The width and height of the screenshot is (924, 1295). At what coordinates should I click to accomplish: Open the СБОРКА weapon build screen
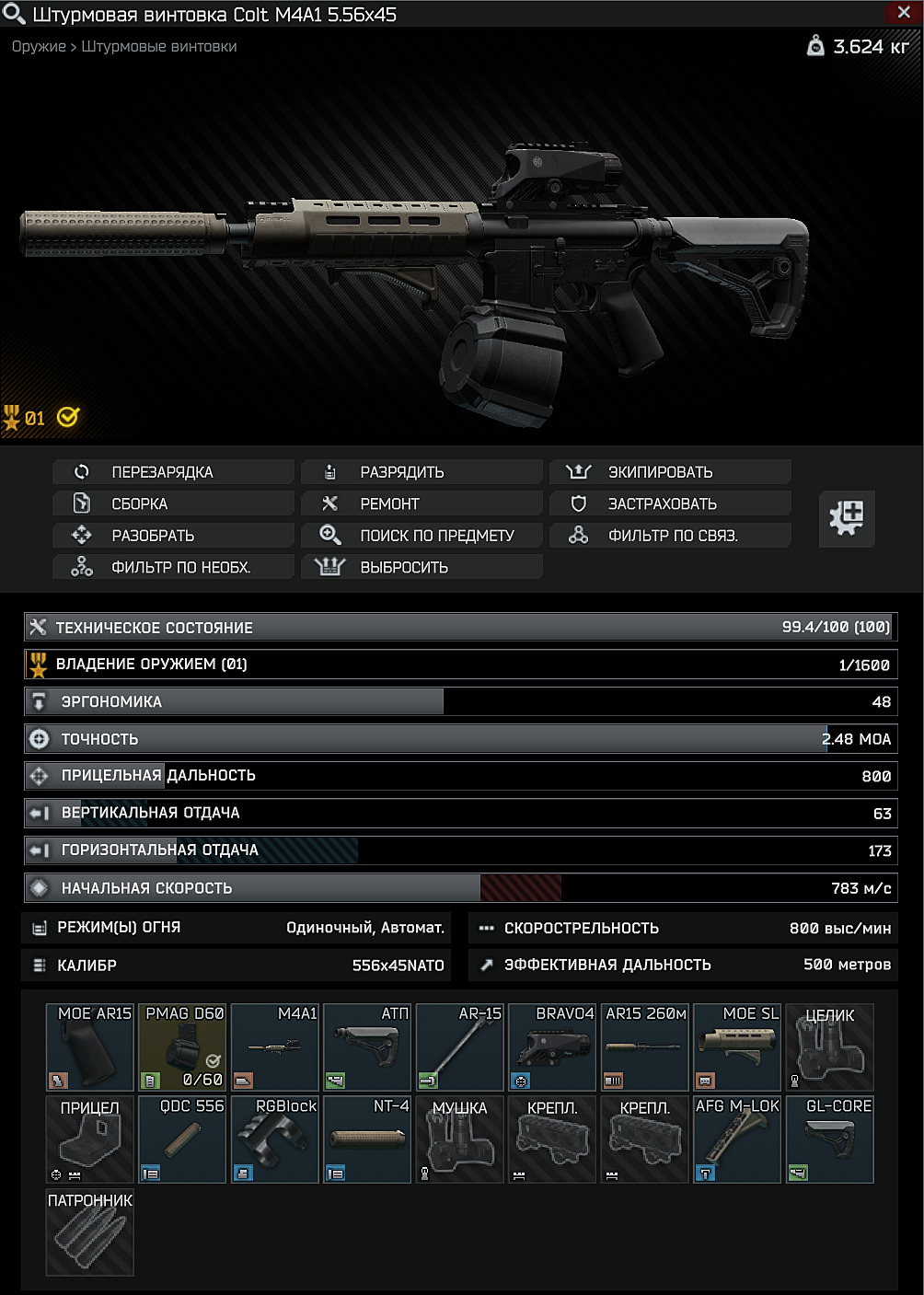click(173, 503)
